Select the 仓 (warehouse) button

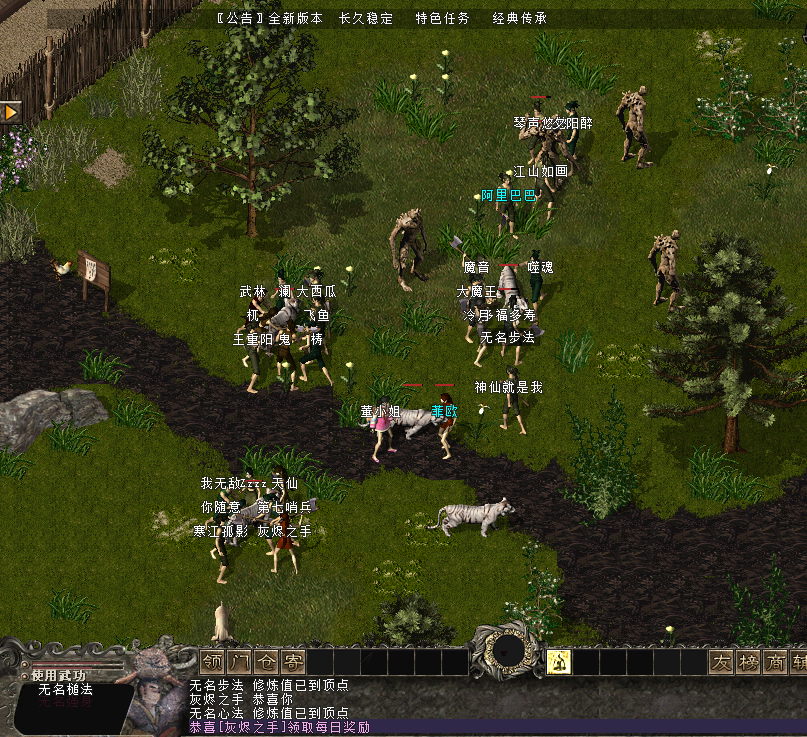[x=266, y=662]
